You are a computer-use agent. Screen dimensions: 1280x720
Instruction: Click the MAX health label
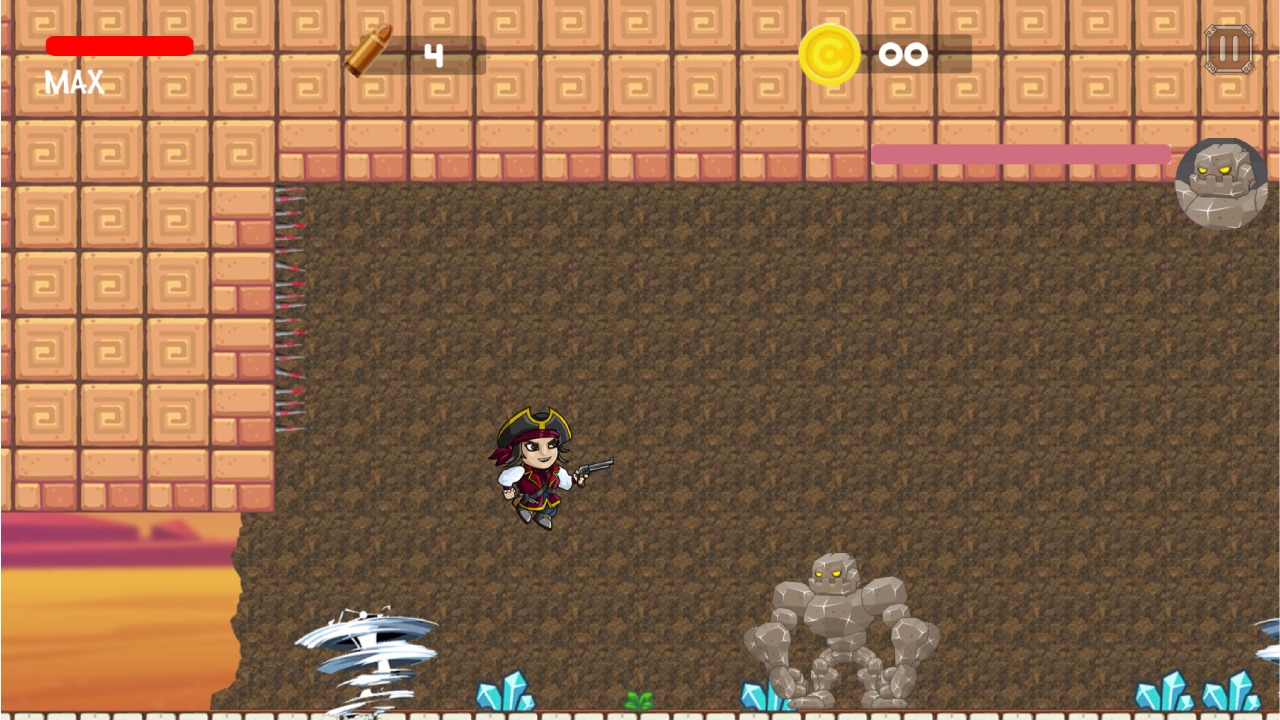point(73,82)
